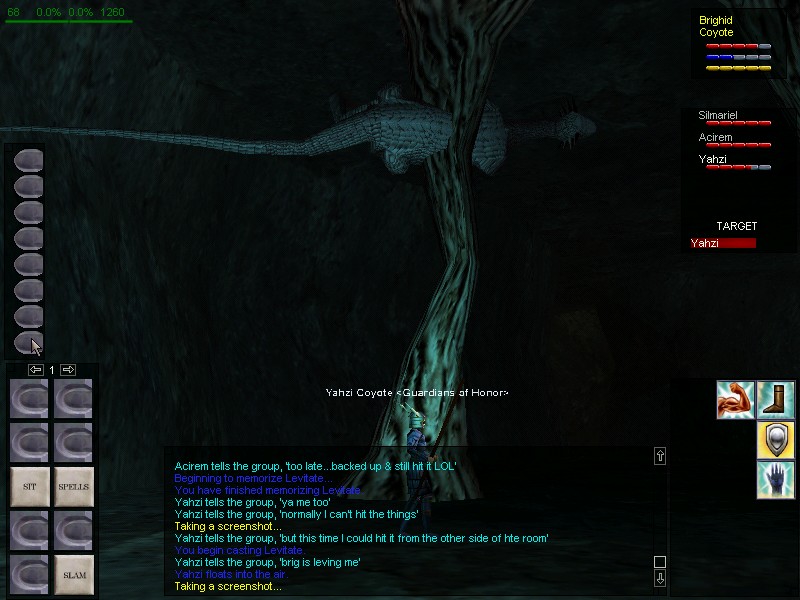
Task: Go to the next hotkey page arrow
Action: (x=68, y=370)
